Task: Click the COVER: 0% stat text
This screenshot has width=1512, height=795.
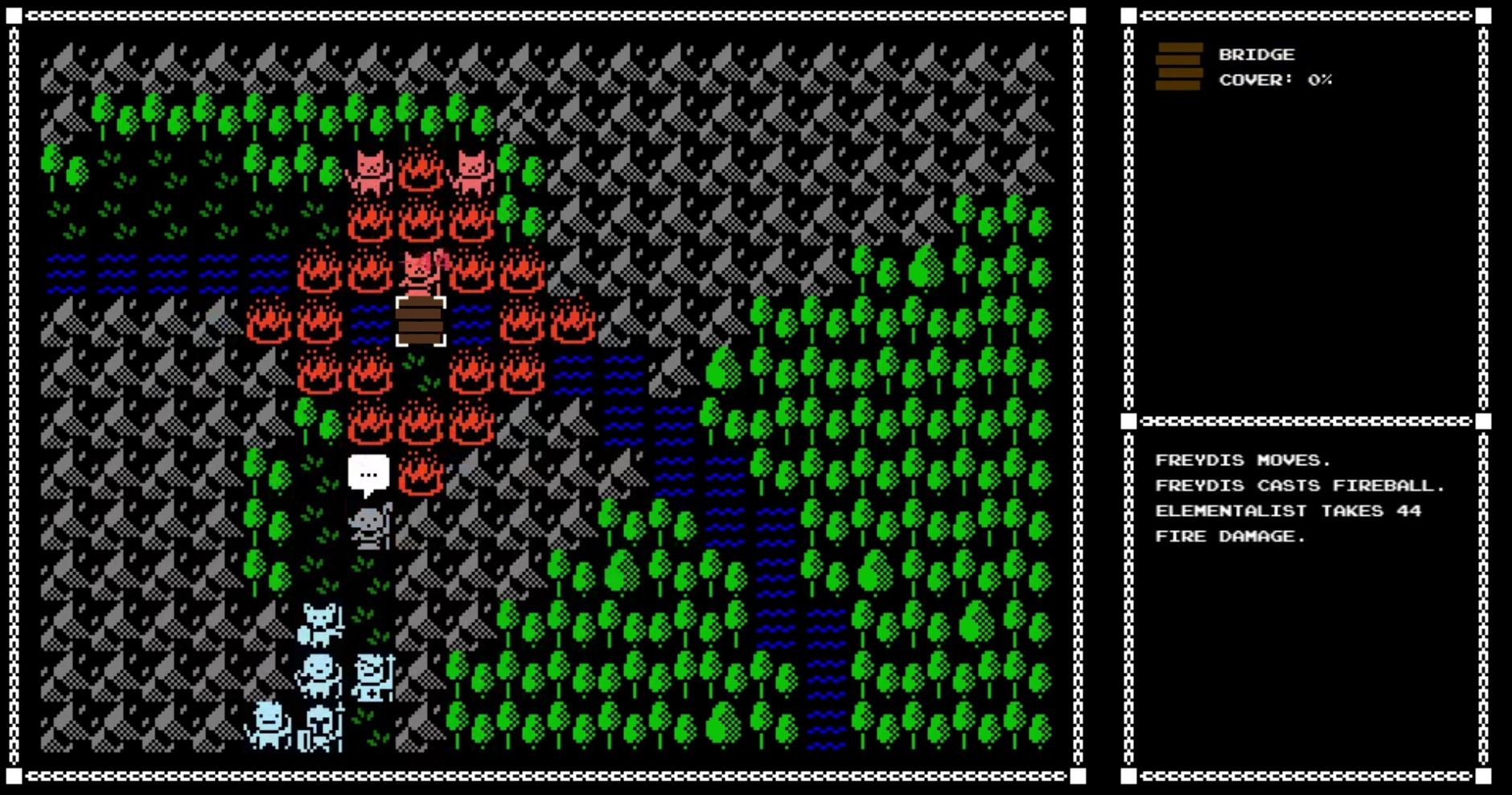Action: (1272, 80)
